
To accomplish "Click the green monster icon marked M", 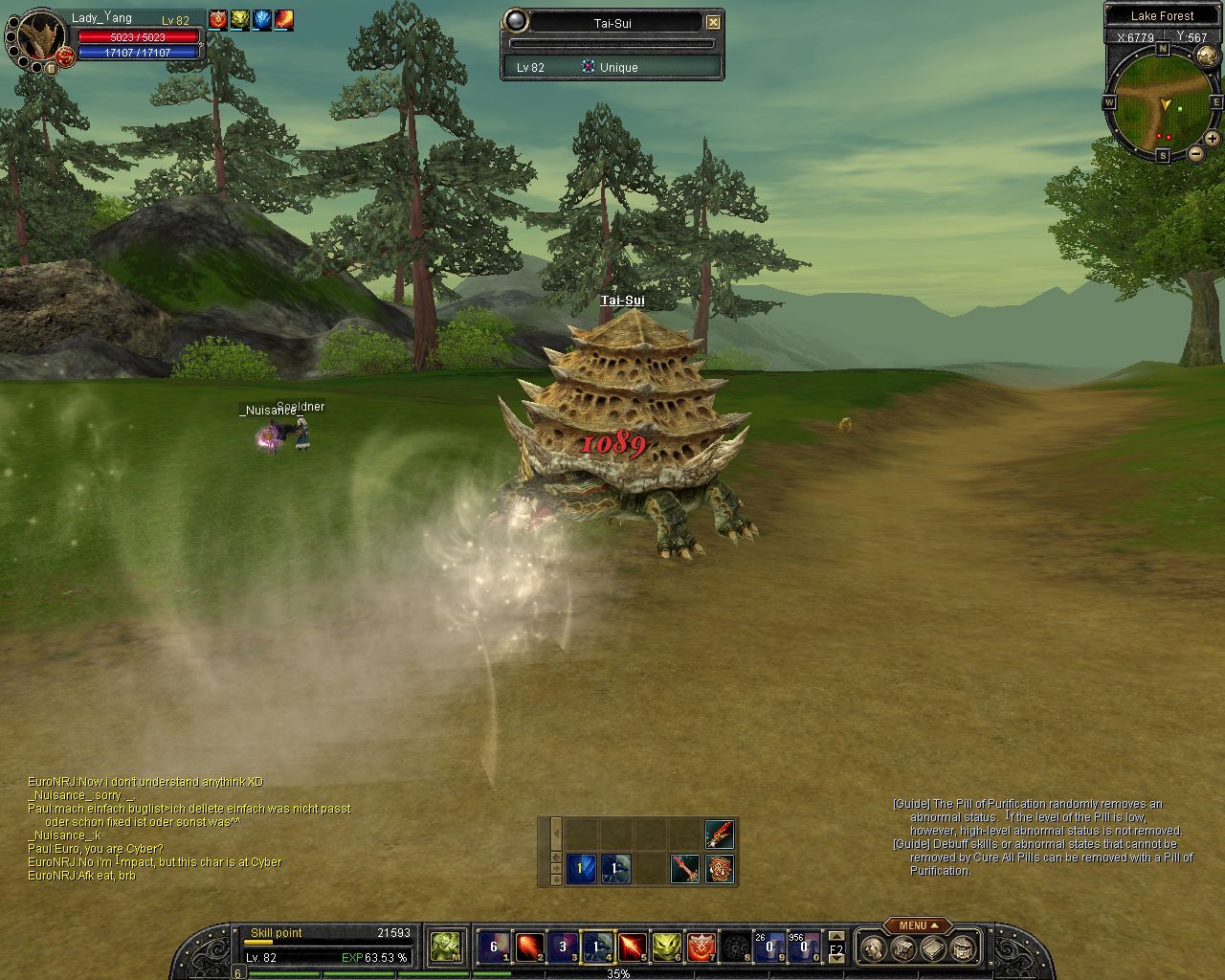I will click(x=445, y=947).
